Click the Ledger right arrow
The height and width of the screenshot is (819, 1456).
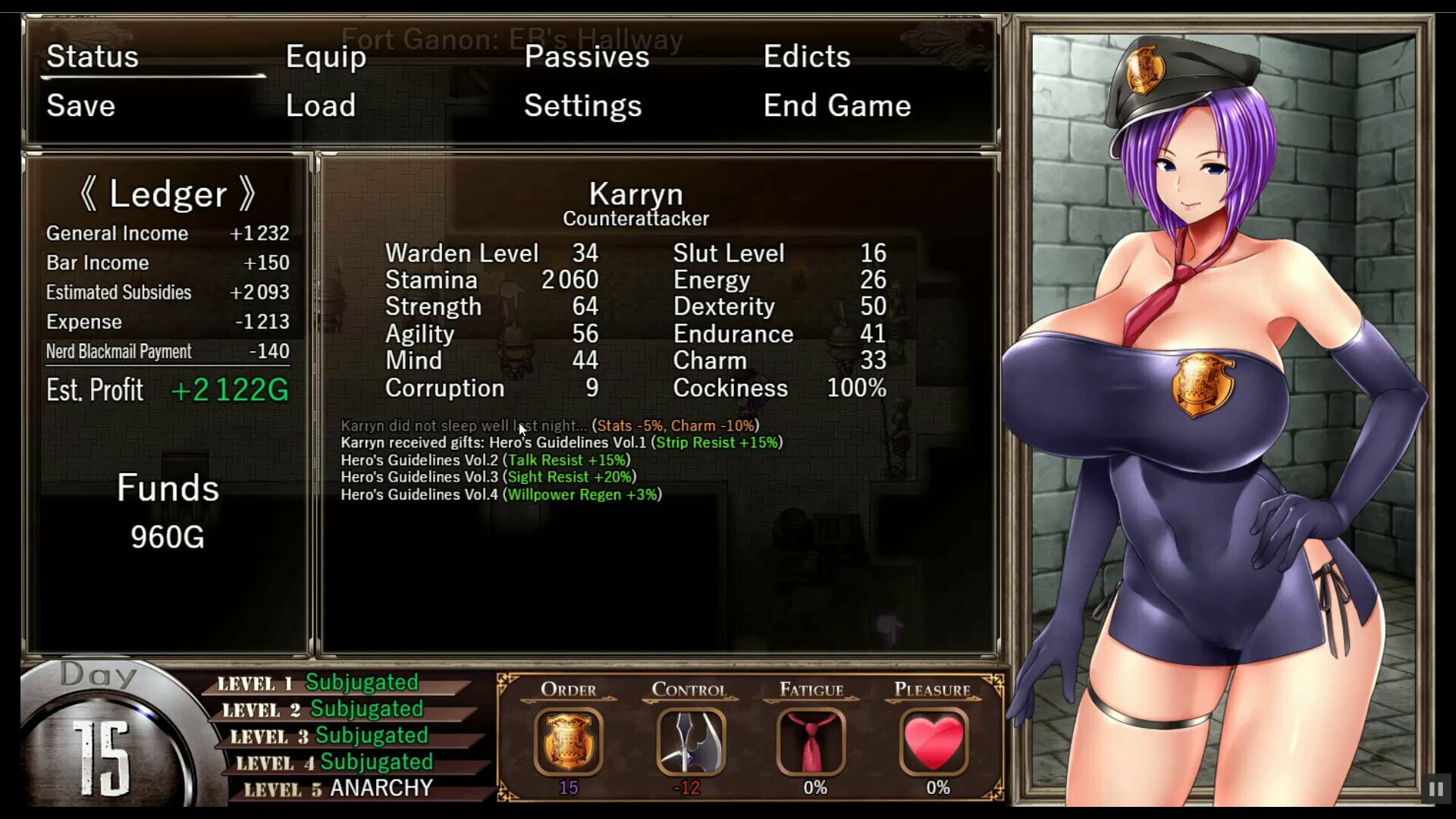pos(247,194)
